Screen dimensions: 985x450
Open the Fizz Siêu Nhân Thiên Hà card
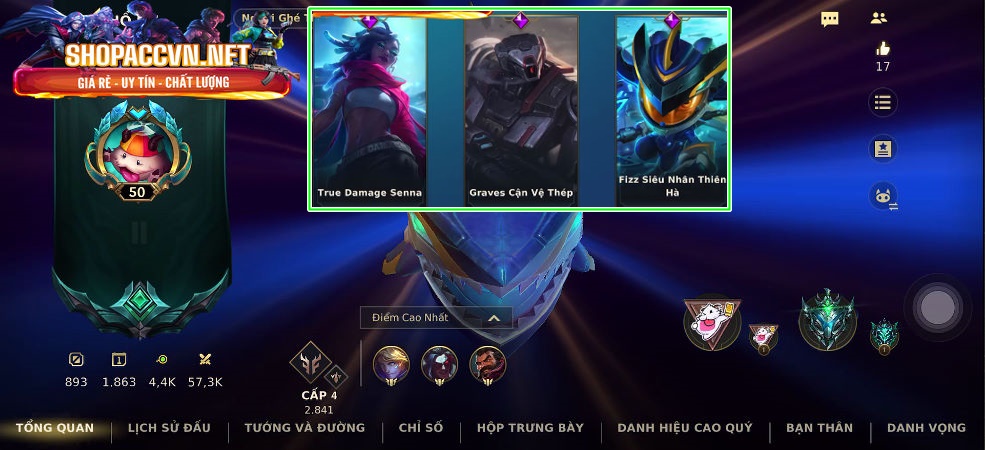672,110
